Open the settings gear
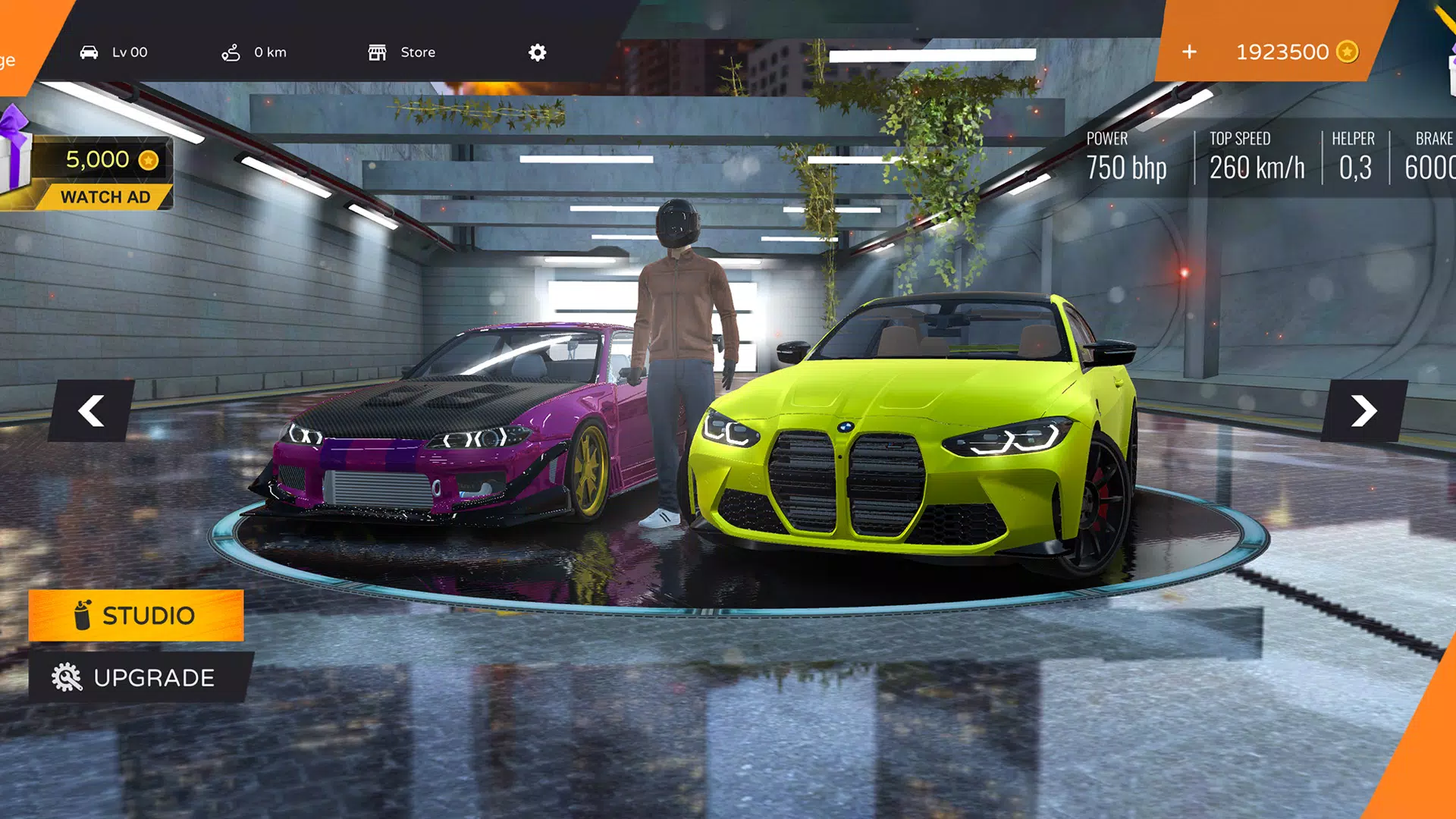 click(x=537, y=52)
